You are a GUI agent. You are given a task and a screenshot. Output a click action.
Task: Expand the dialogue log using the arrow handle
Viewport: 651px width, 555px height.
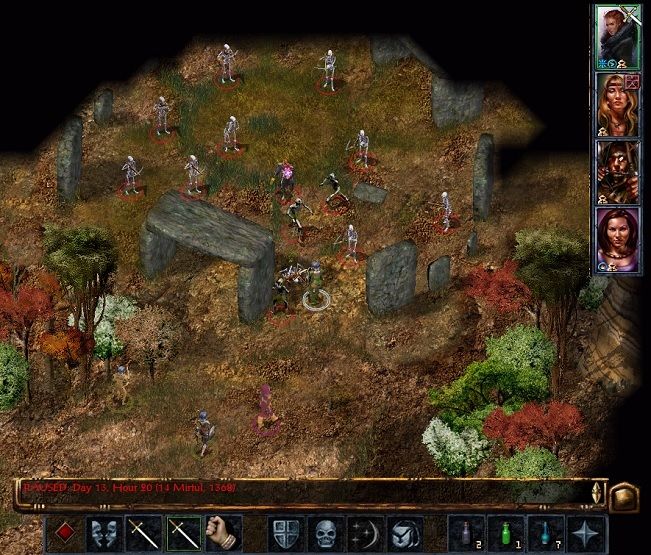pyautogui.click(x=597, y=492)
